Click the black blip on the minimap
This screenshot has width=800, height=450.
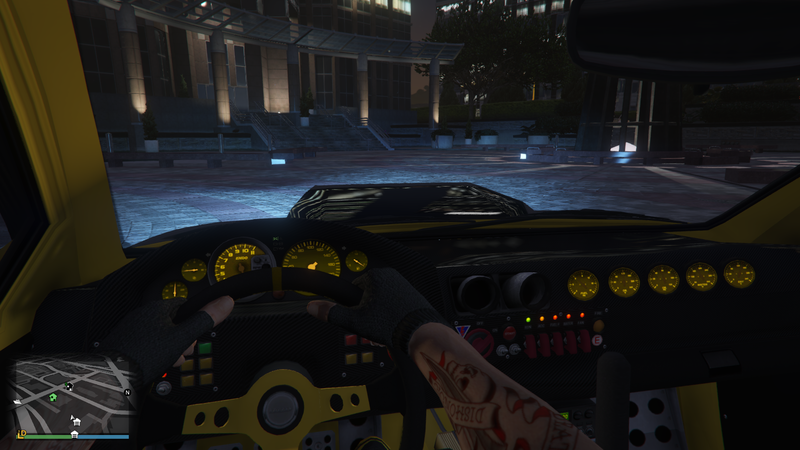pos(69,386)
